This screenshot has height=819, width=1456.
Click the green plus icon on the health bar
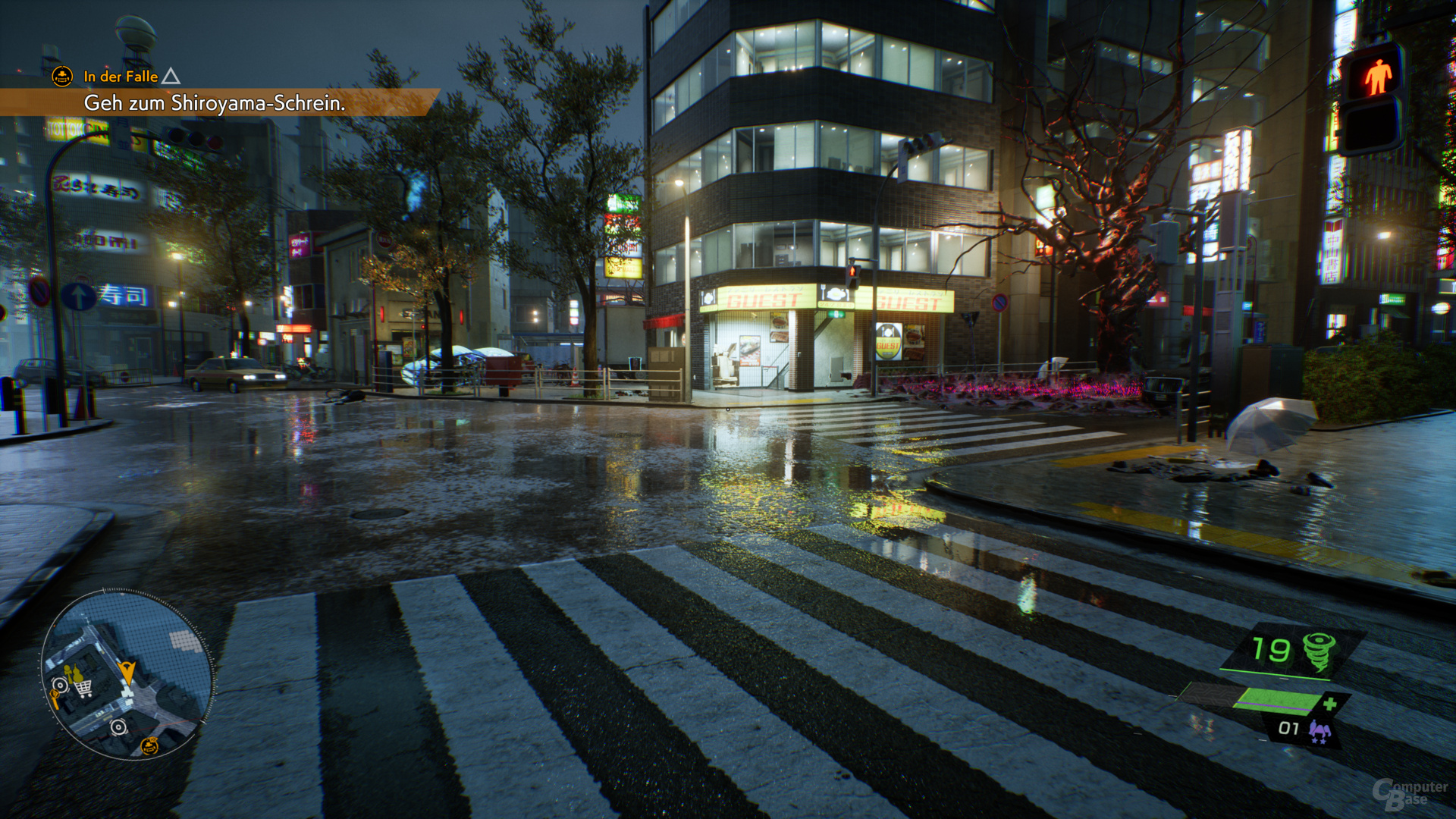tap(1331, 703)
